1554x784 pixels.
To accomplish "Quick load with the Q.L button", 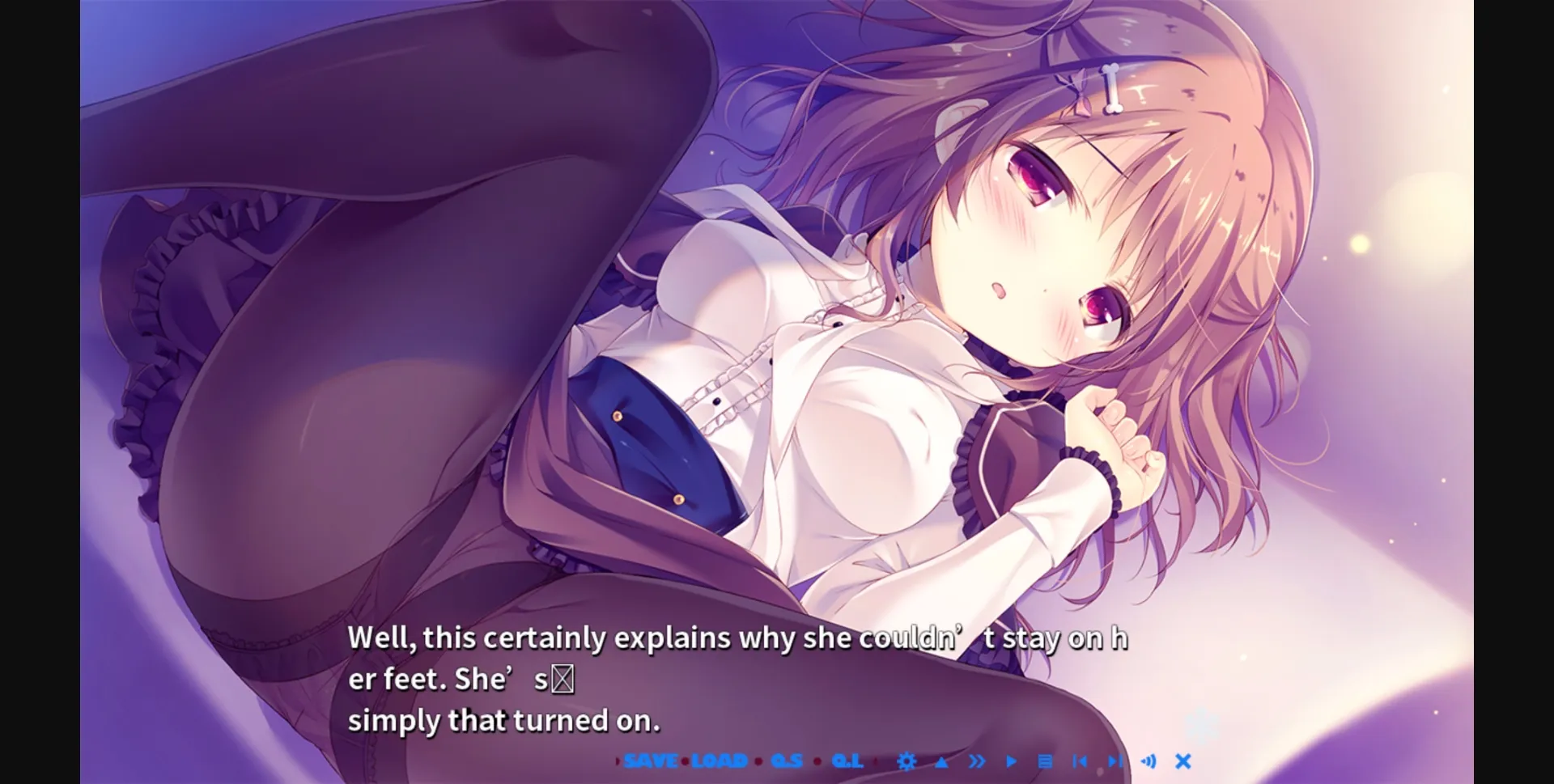I will point(847,761).
